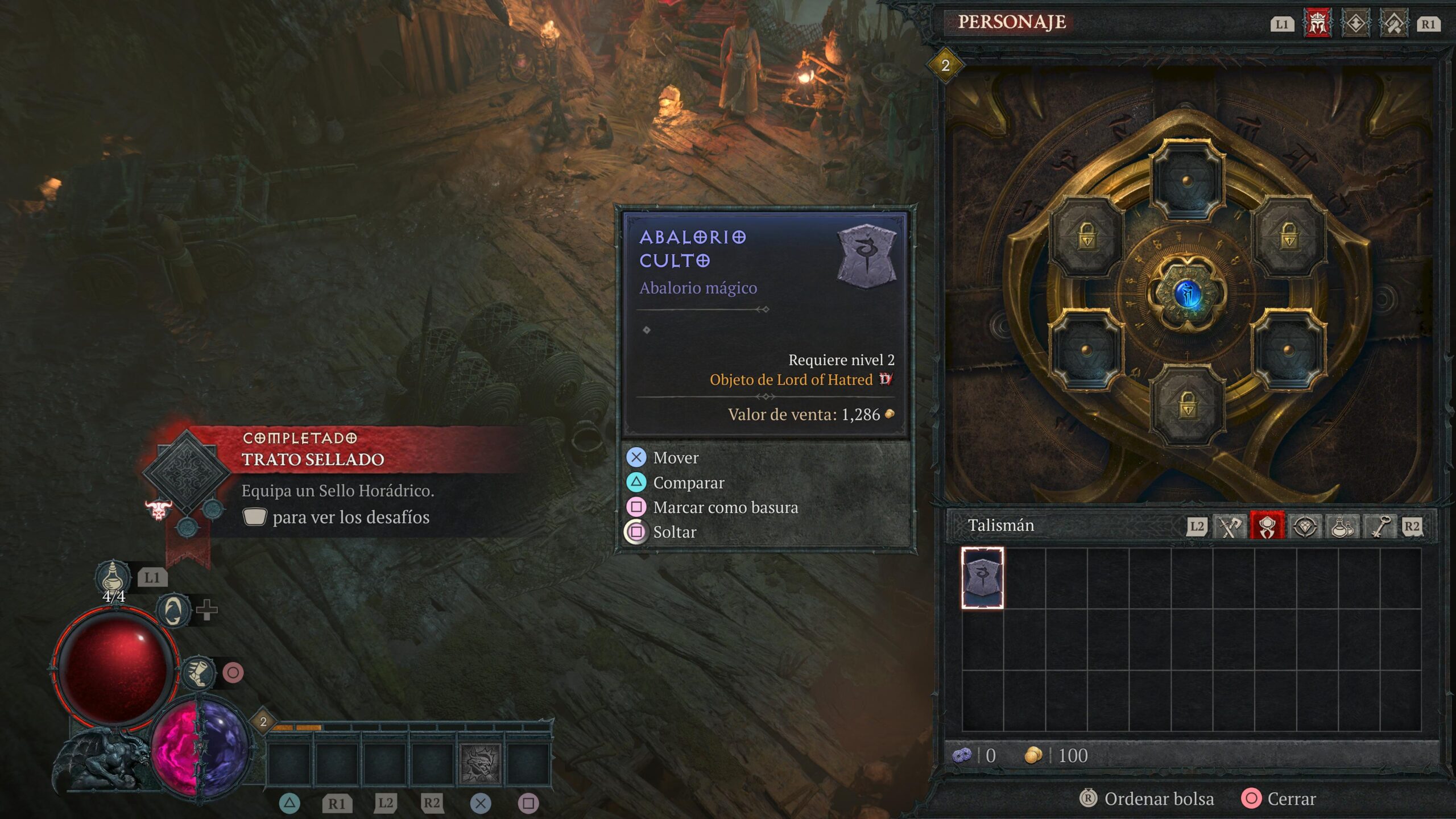Choose Mover in the item action list
The height and width of the screenshot is (819, 1456).
coord(676,458)
